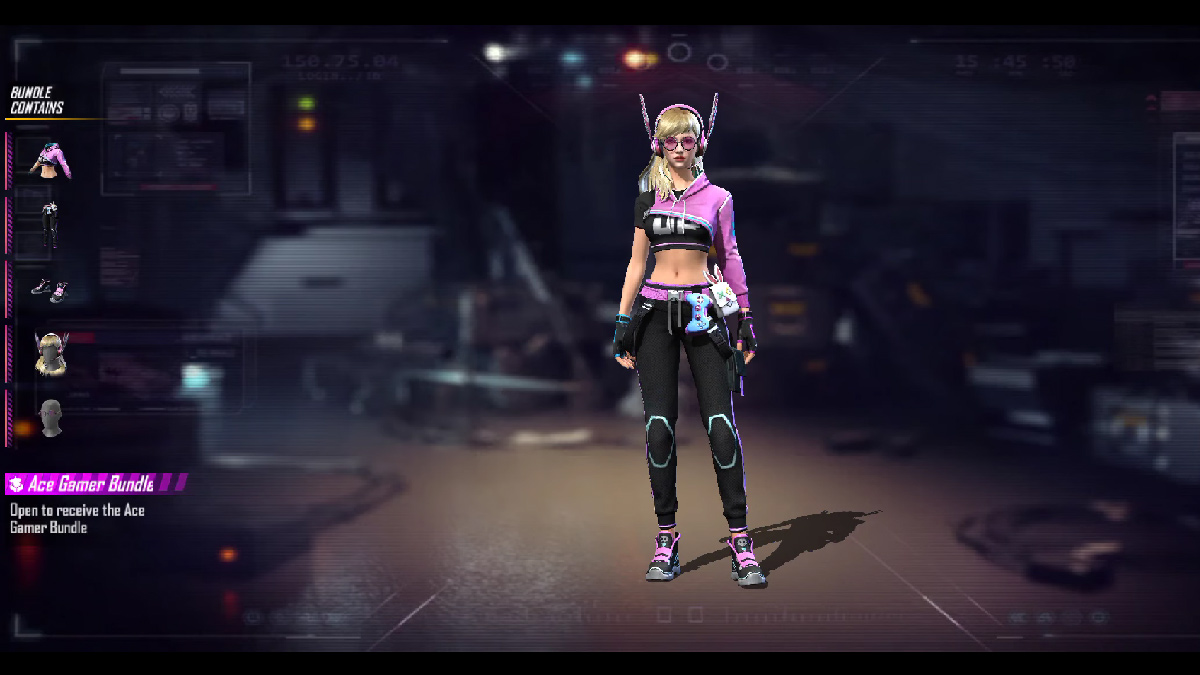1200x675 pixels.
Task: Click the Ace Gamer Bundle title banner
Action: pos(95,484)
